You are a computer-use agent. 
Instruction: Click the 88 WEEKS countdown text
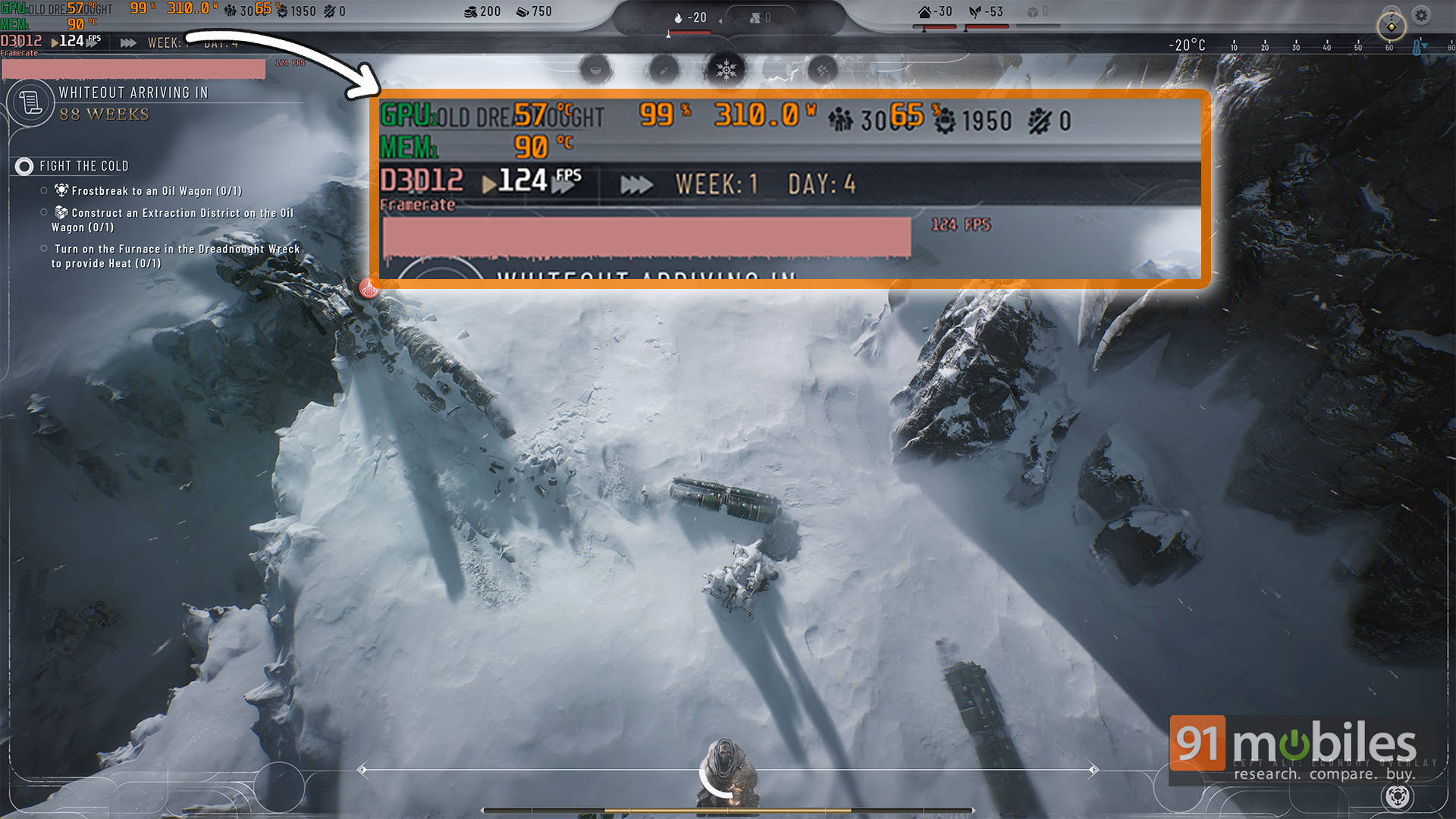(x=103, y=115)
